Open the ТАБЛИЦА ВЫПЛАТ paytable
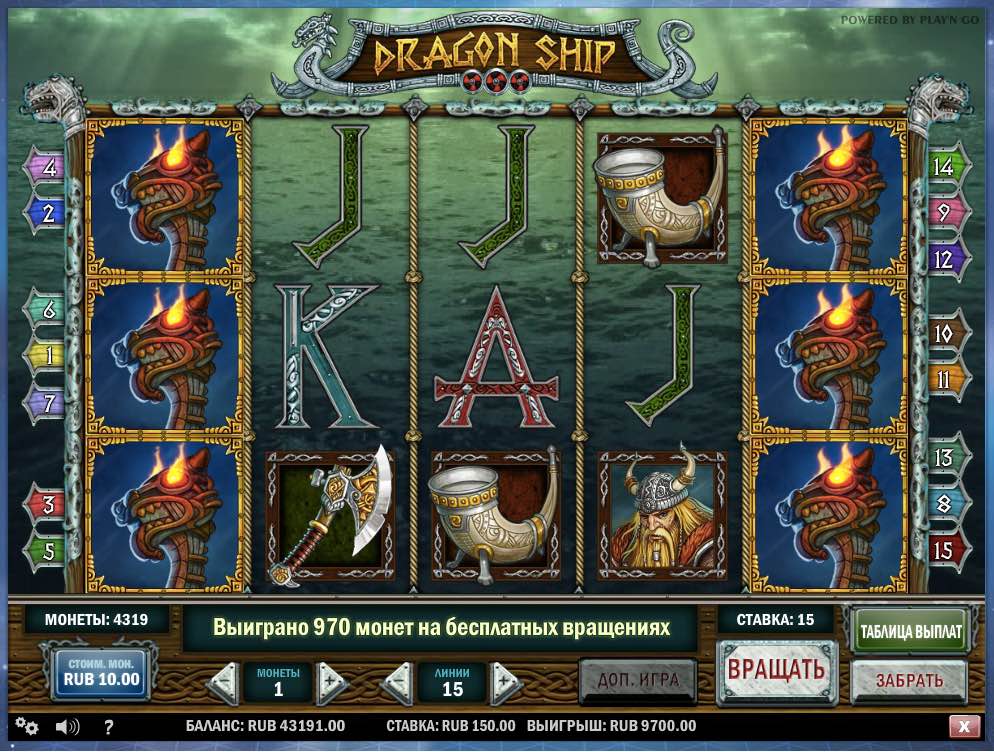The height and width of the screenshot is (752, 994). pos(909,631)
